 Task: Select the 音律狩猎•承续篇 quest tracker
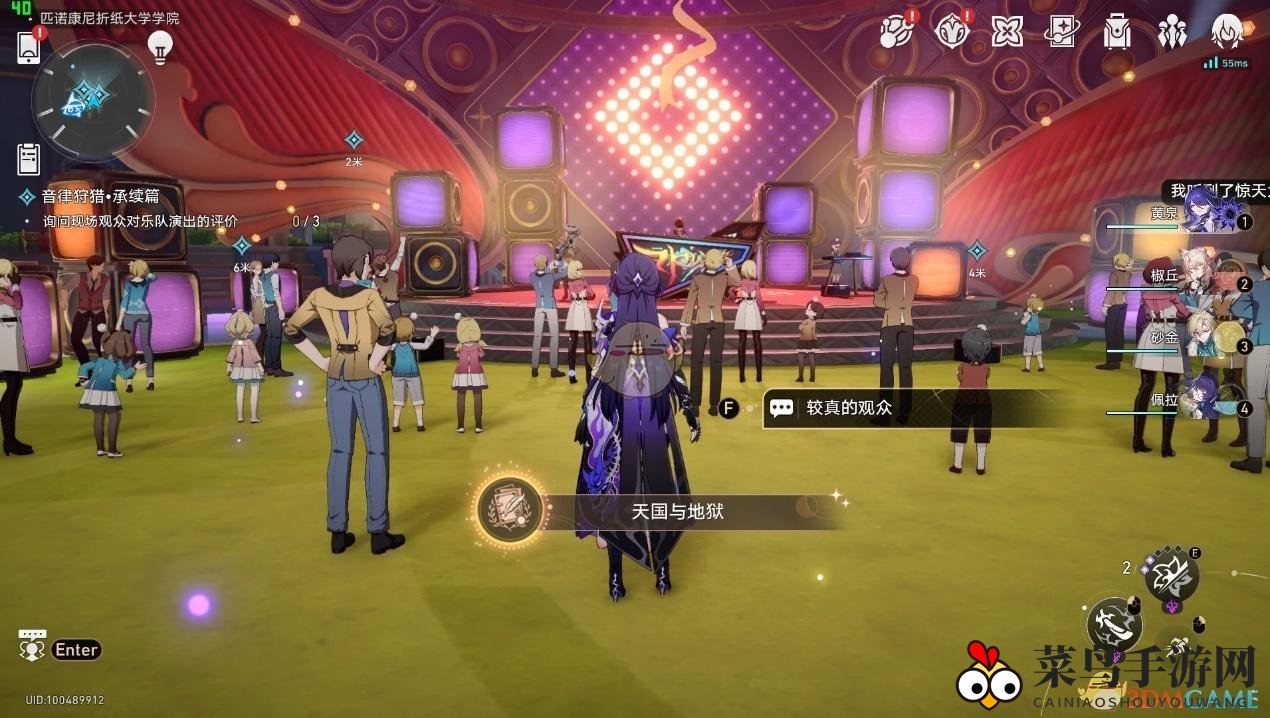tap(100, 197)
